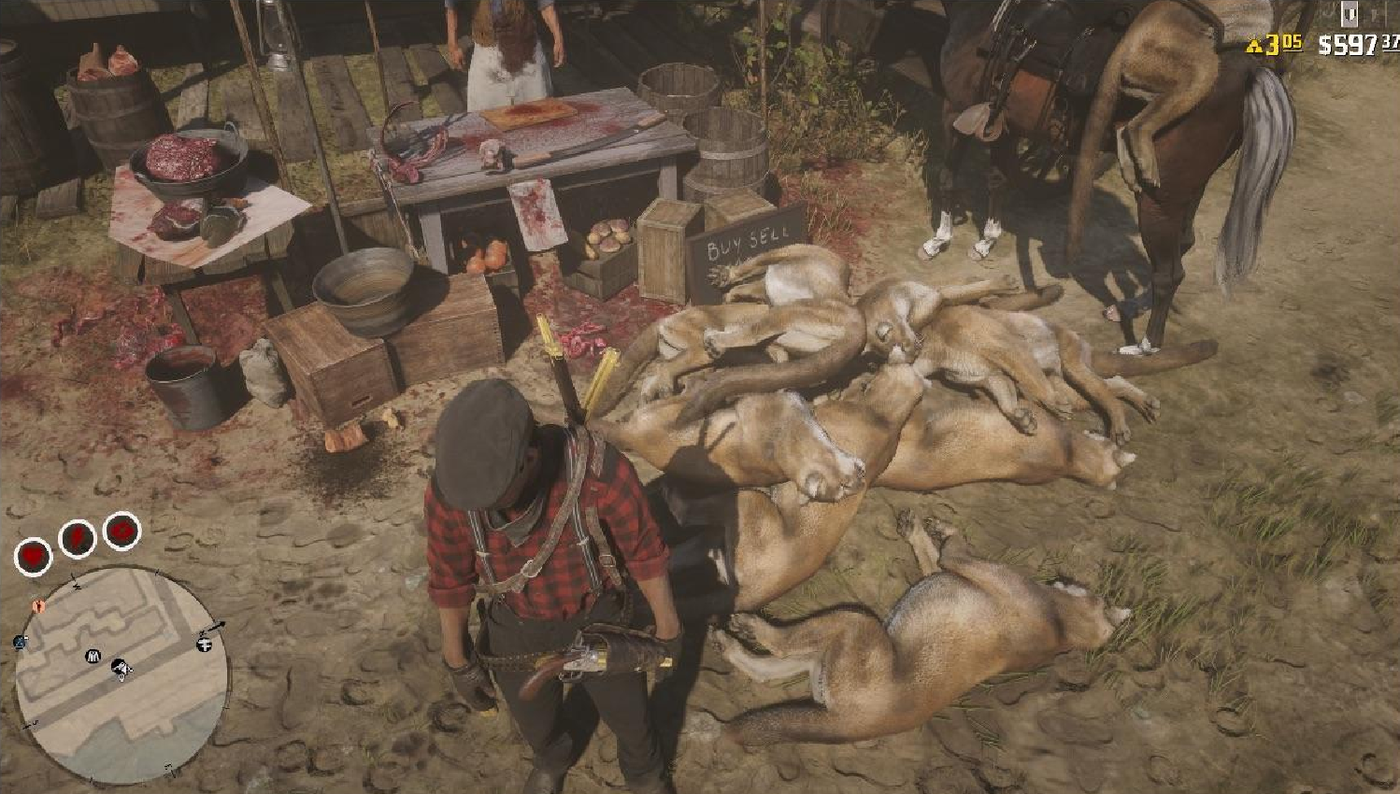Click the shop icon on the minimap's left edge
1400x794 pixels.
tap(20, 641)
